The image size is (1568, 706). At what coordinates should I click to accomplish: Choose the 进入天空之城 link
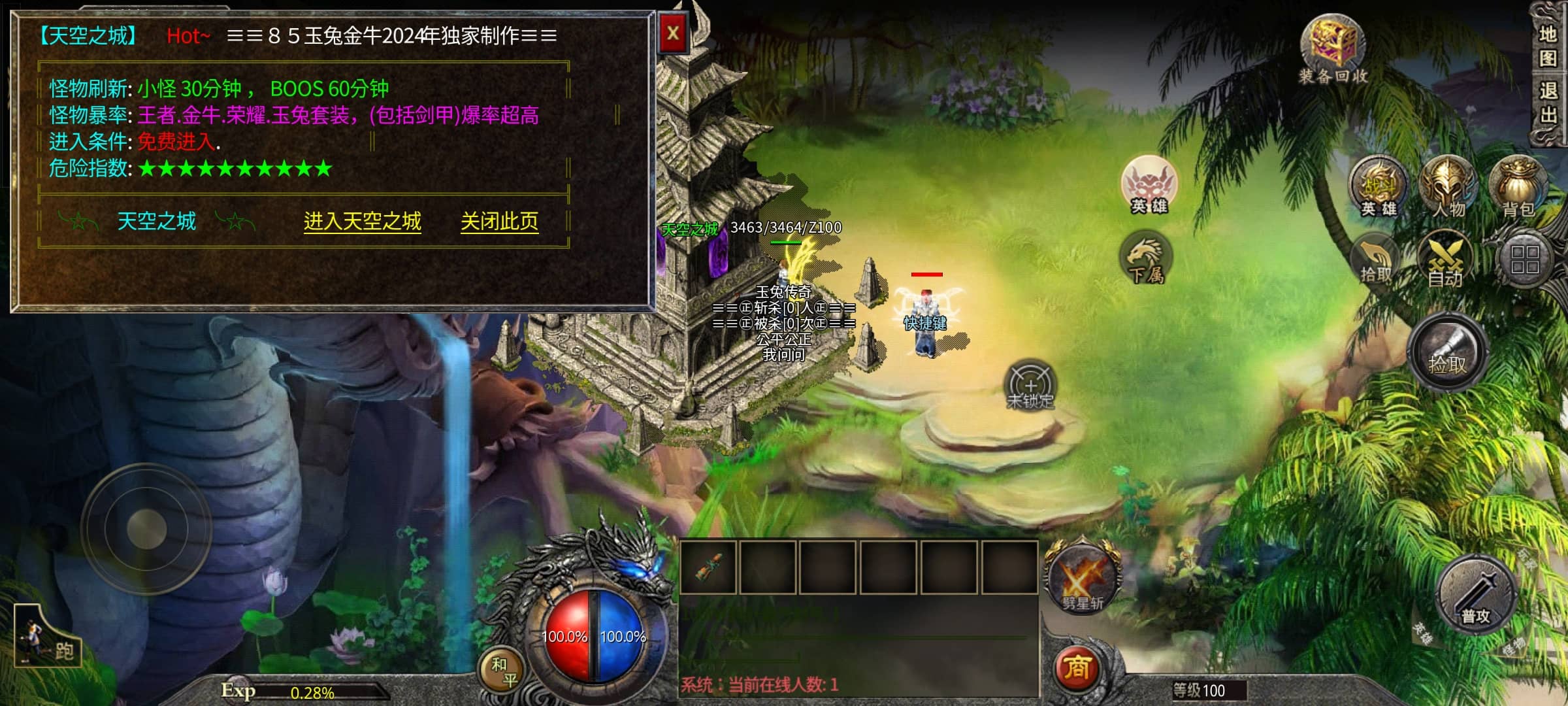point(362,222)
